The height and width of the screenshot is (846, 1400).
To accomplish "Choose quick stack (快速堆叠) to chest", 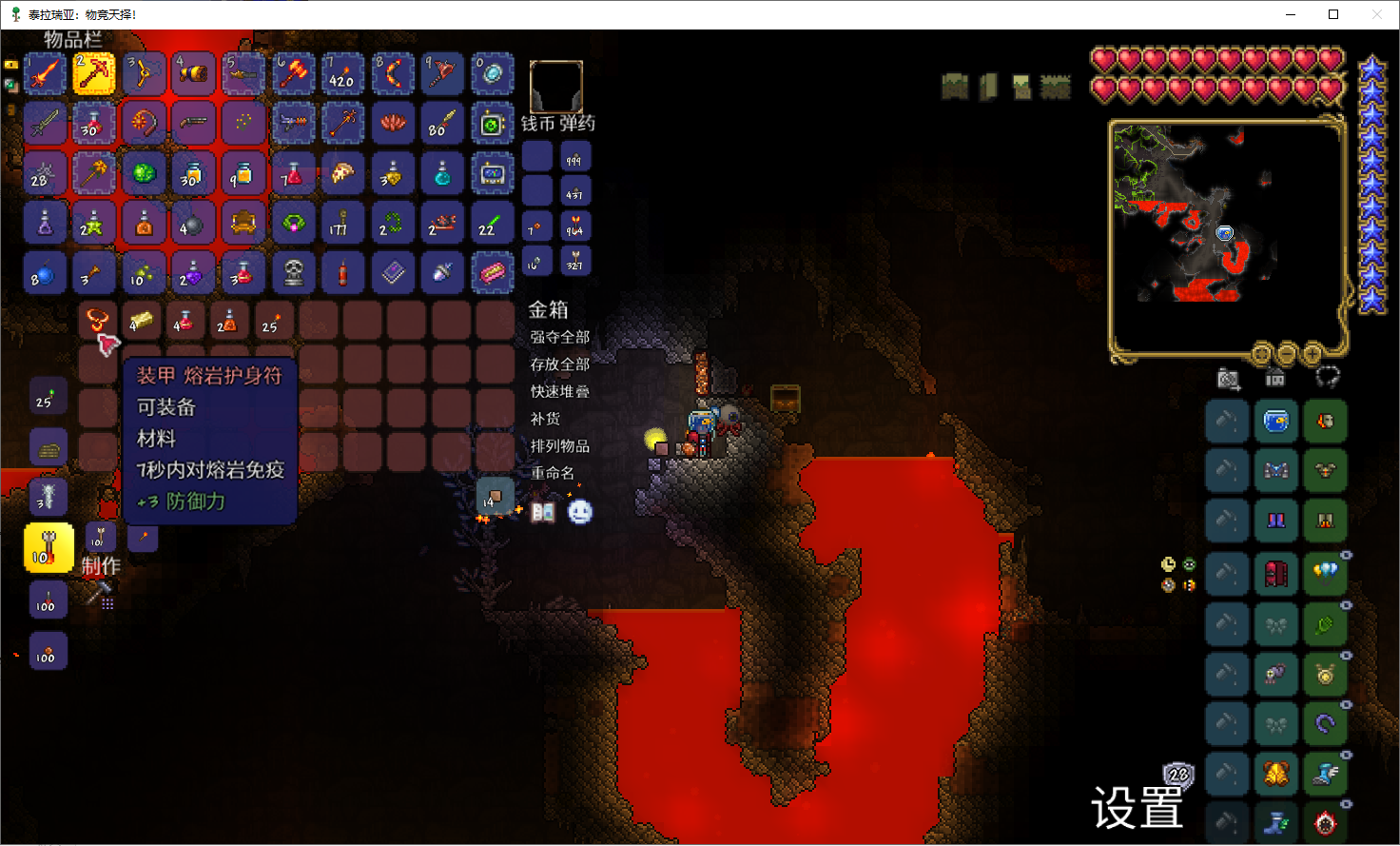I will tap(560, 391).
